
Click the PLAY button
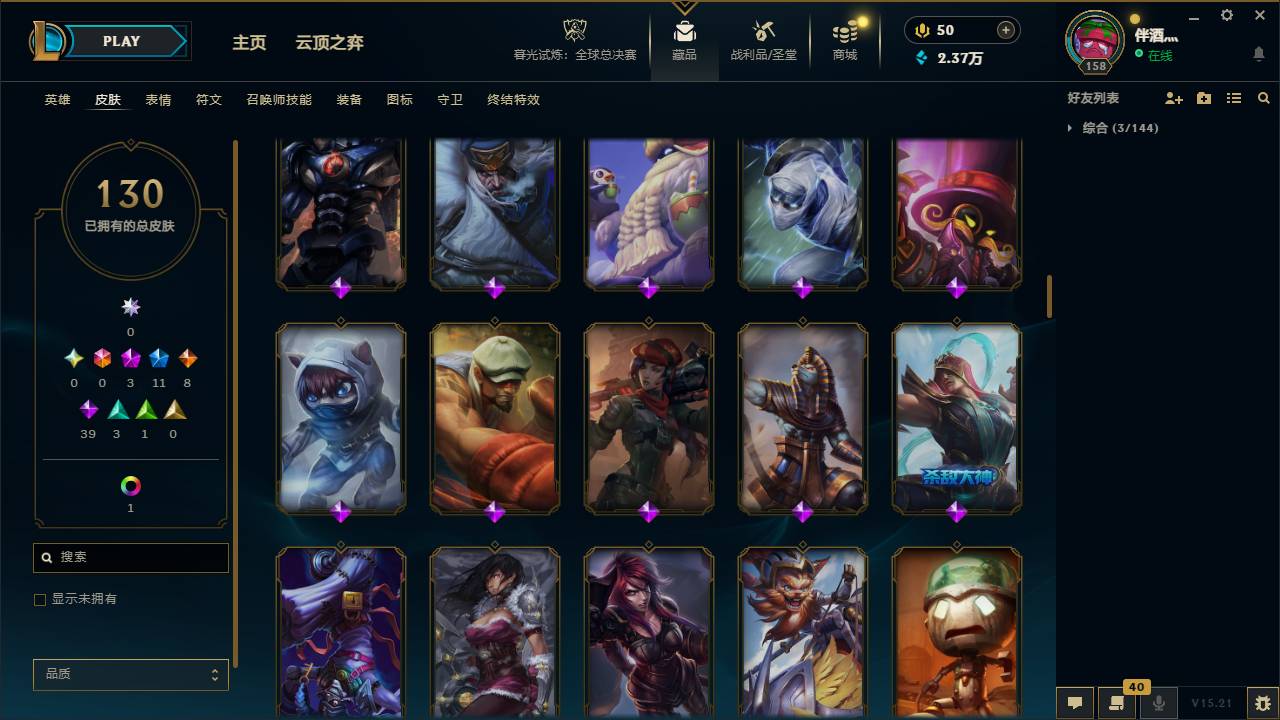pos(121,41)
